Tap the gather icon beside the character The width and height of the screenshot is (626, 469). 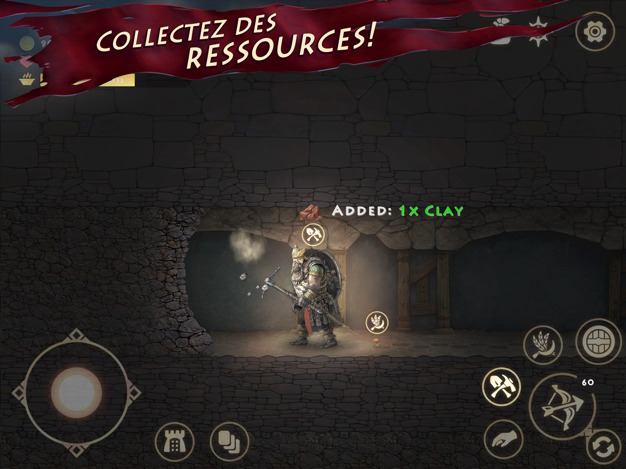pyautogui.click(x=377, y=322)
